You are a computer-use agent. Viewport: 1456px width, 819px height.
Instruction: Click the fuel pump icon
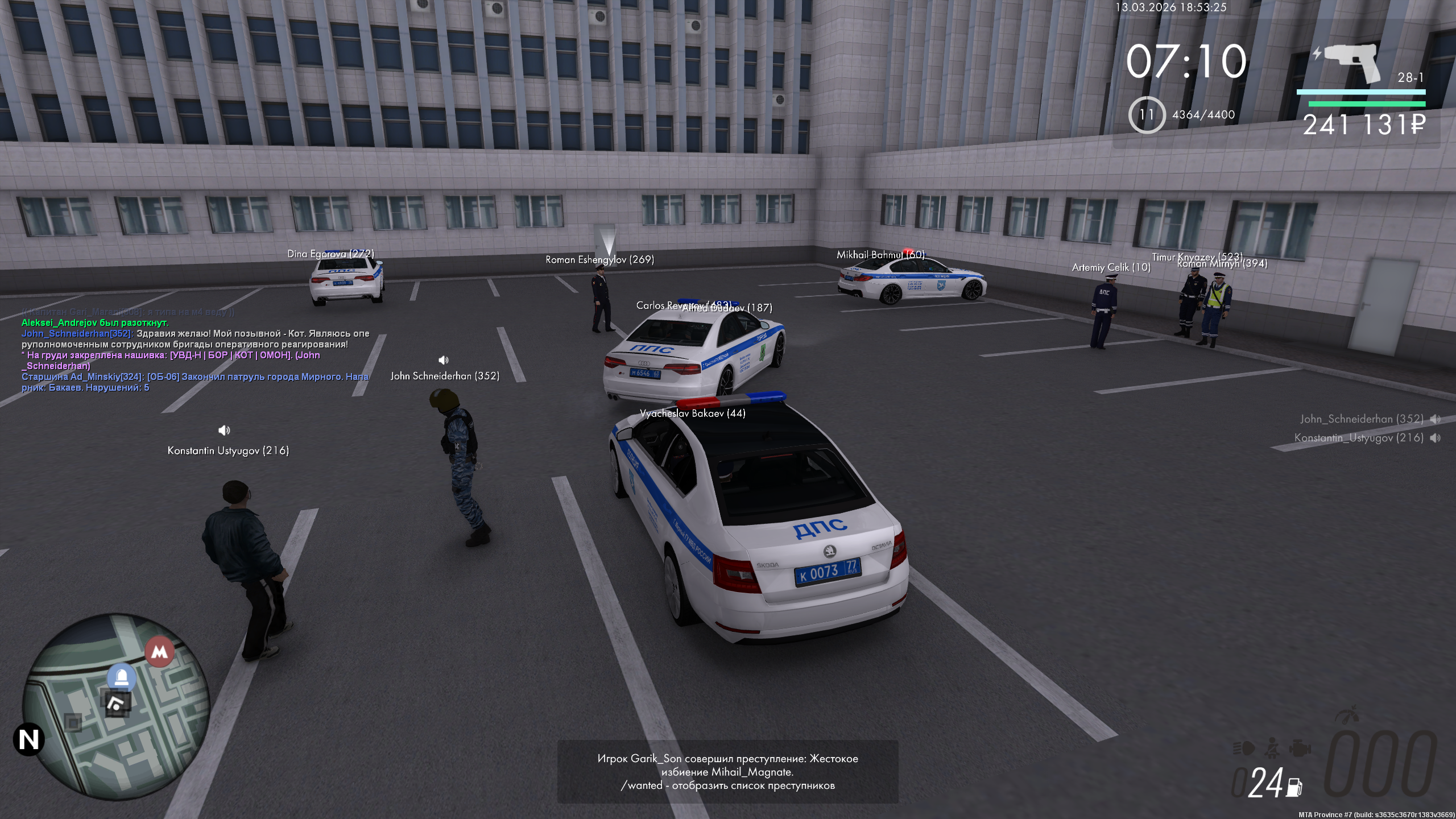pos(1294,787)
